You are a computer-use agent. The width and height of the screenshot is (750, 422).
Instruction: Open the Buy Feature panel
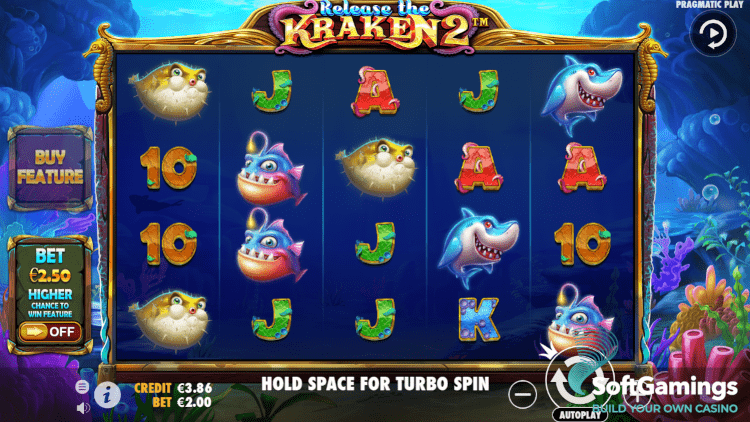[x=49, y=169]
